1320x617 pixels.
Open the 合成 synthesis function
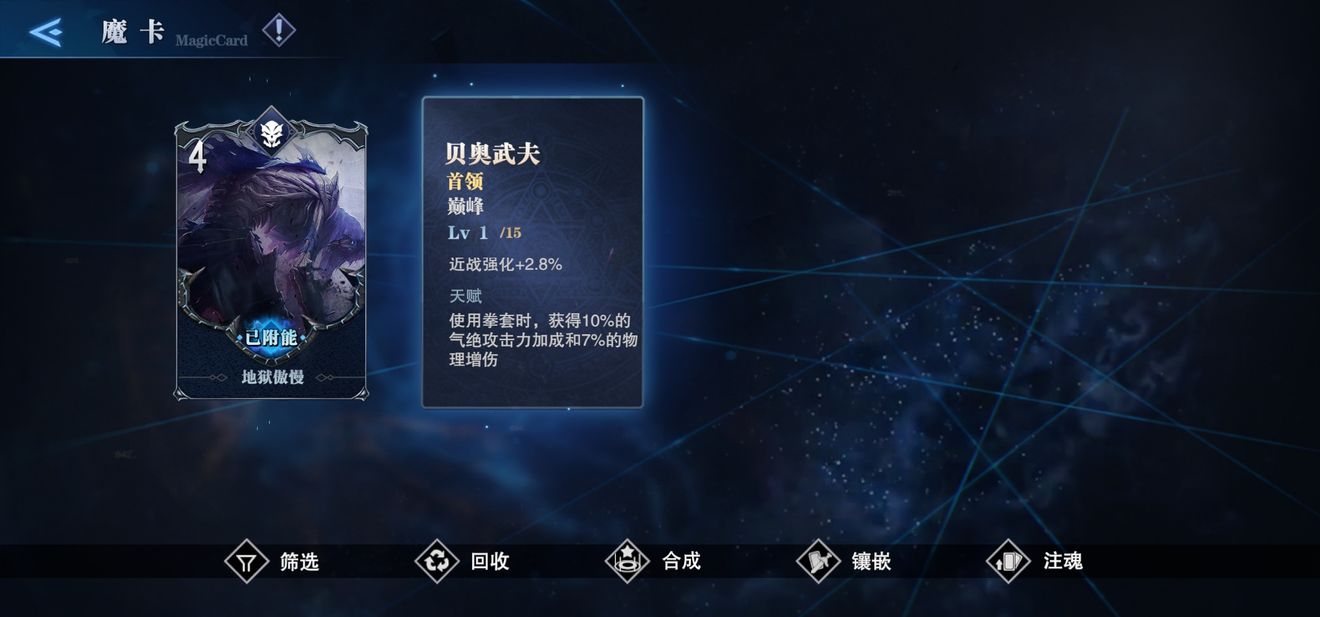[655, 561]
